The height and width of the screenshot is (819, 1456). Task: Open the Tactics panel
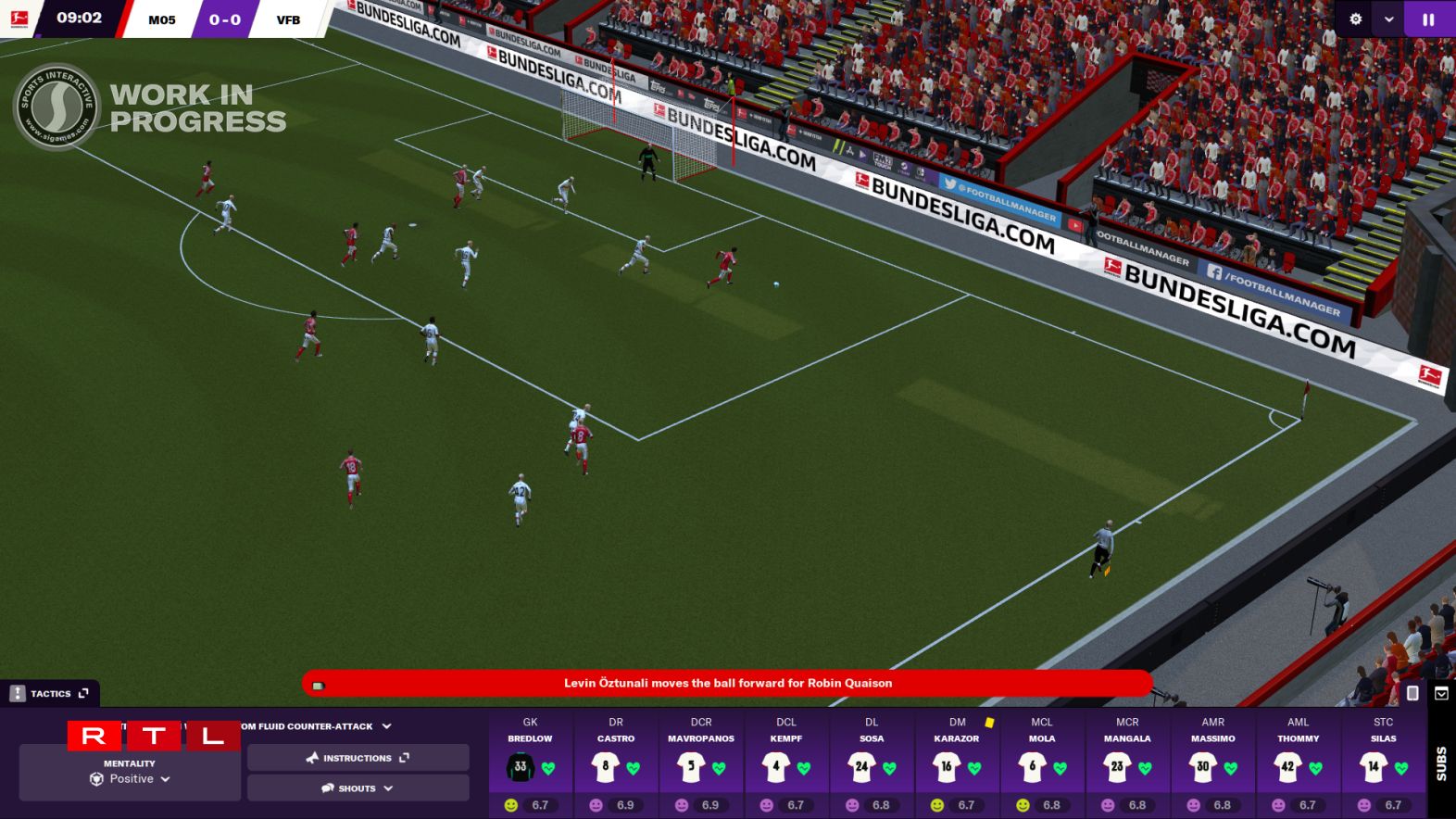coord(51,693)
